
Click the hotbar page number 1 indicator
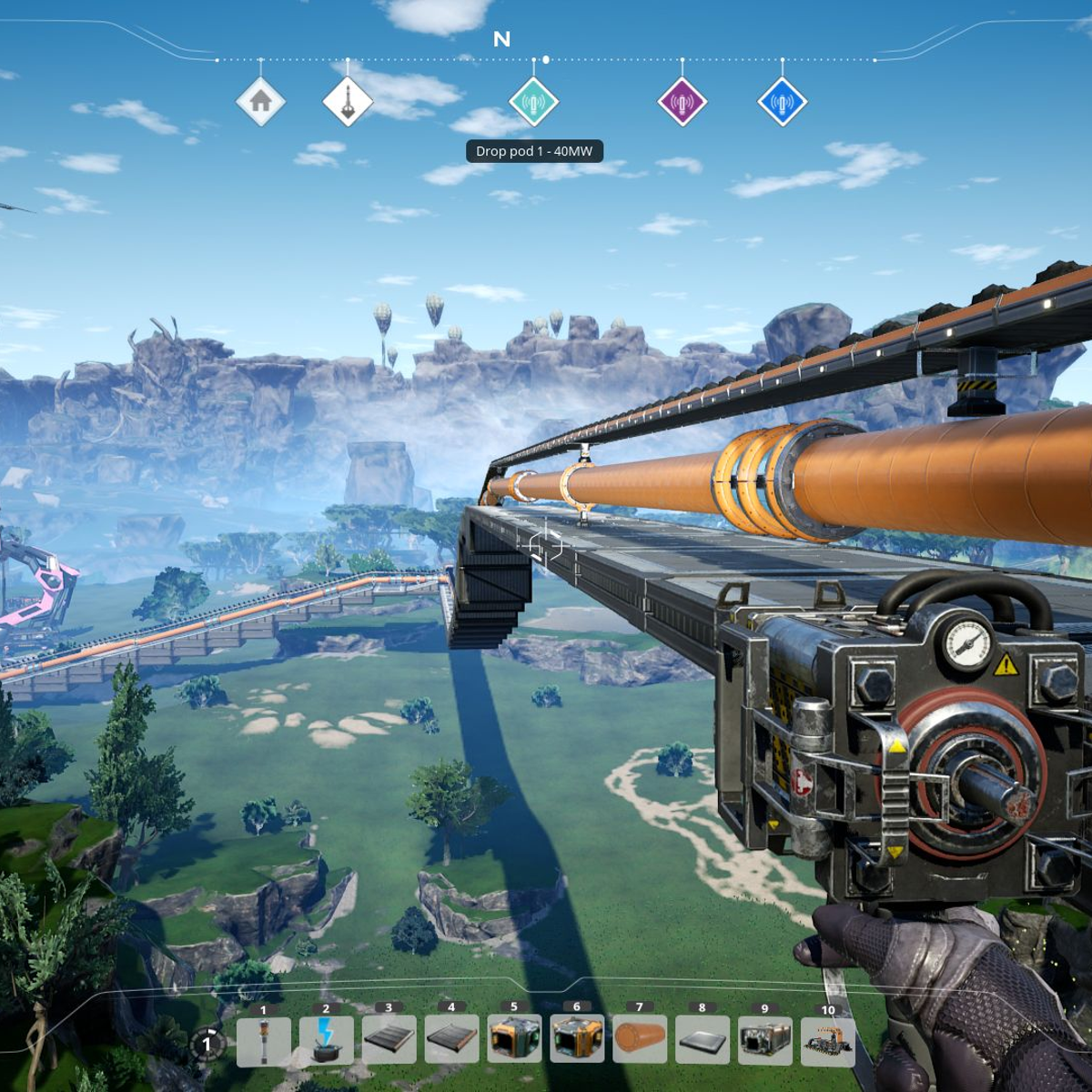(x=207, y=1044)
